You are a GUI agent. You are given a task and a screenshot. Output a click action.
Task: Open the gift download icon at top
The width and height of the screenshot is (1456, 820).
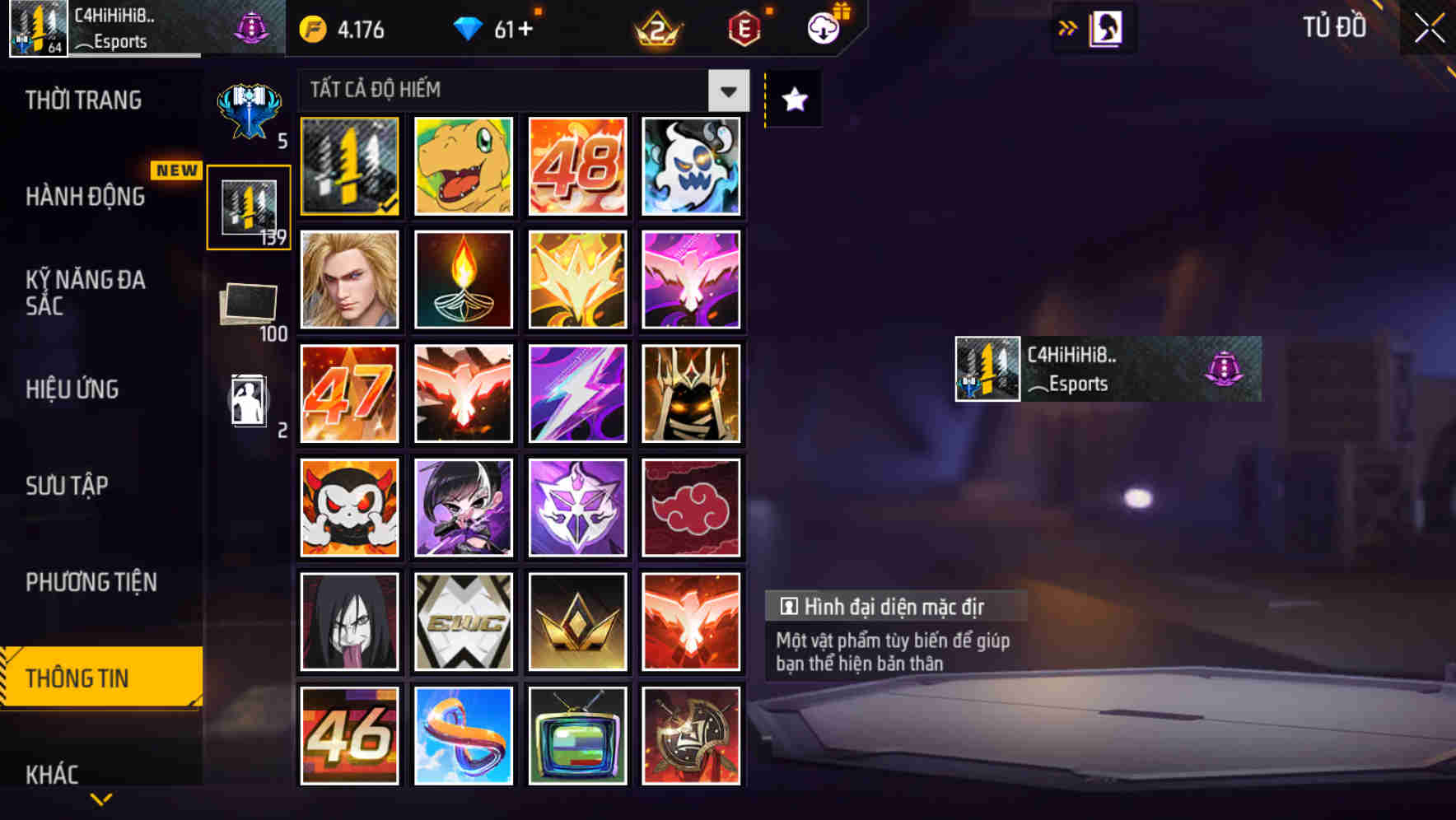pos(824,27)
